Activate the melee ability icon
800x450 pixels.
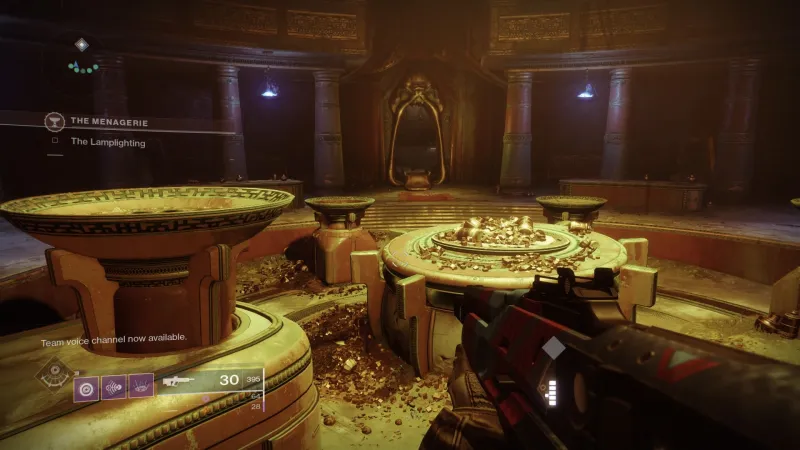click(x=113, y=387)
